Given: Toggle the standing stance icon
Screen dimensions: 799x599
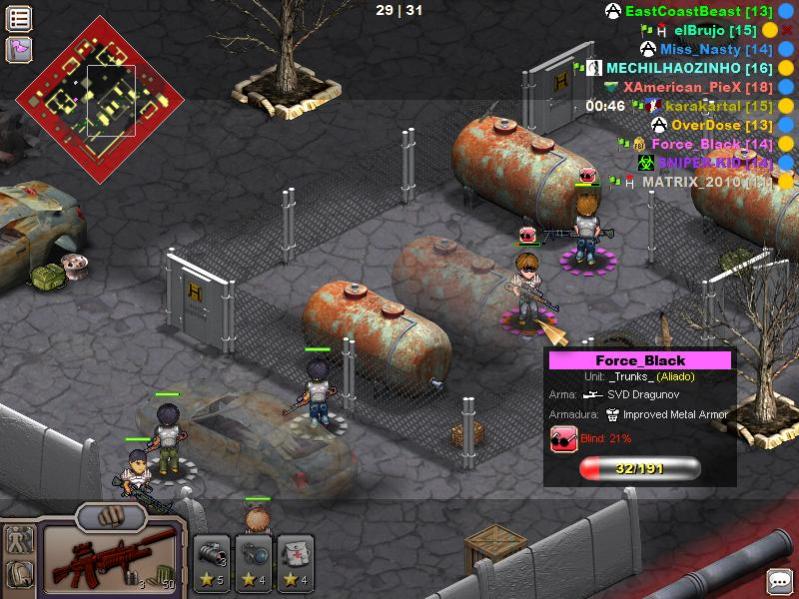Looking at the screenshot, I should point(19,541).
